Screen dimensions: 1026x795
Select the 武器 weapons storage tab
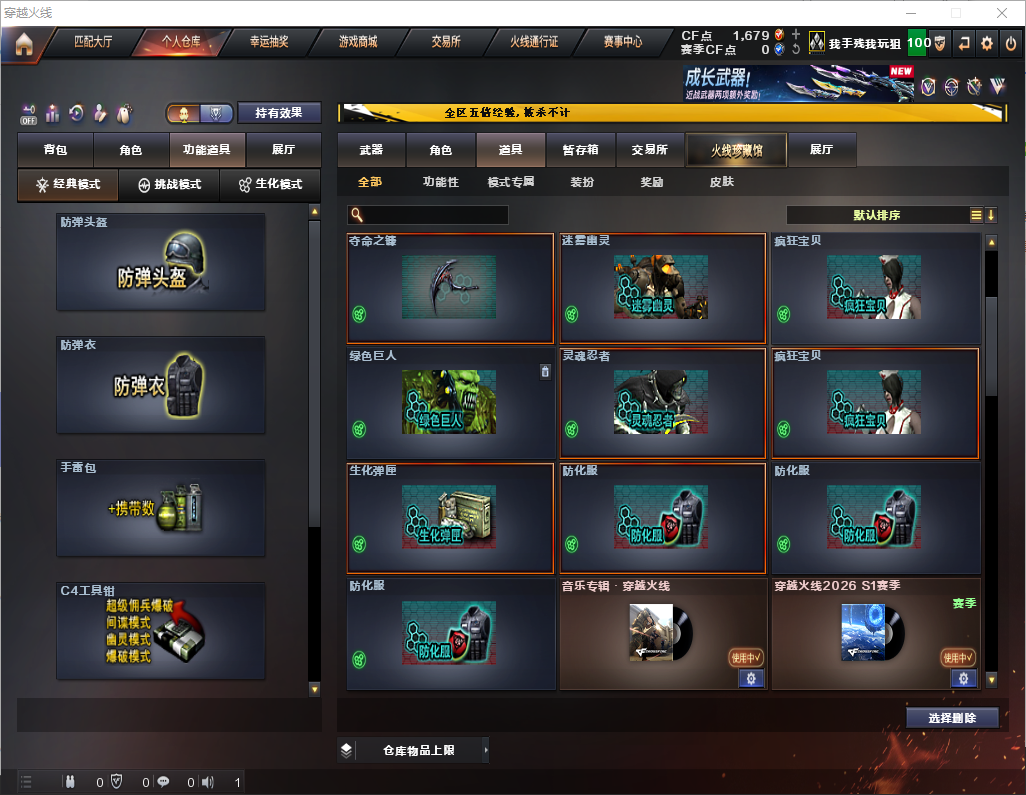371,150
